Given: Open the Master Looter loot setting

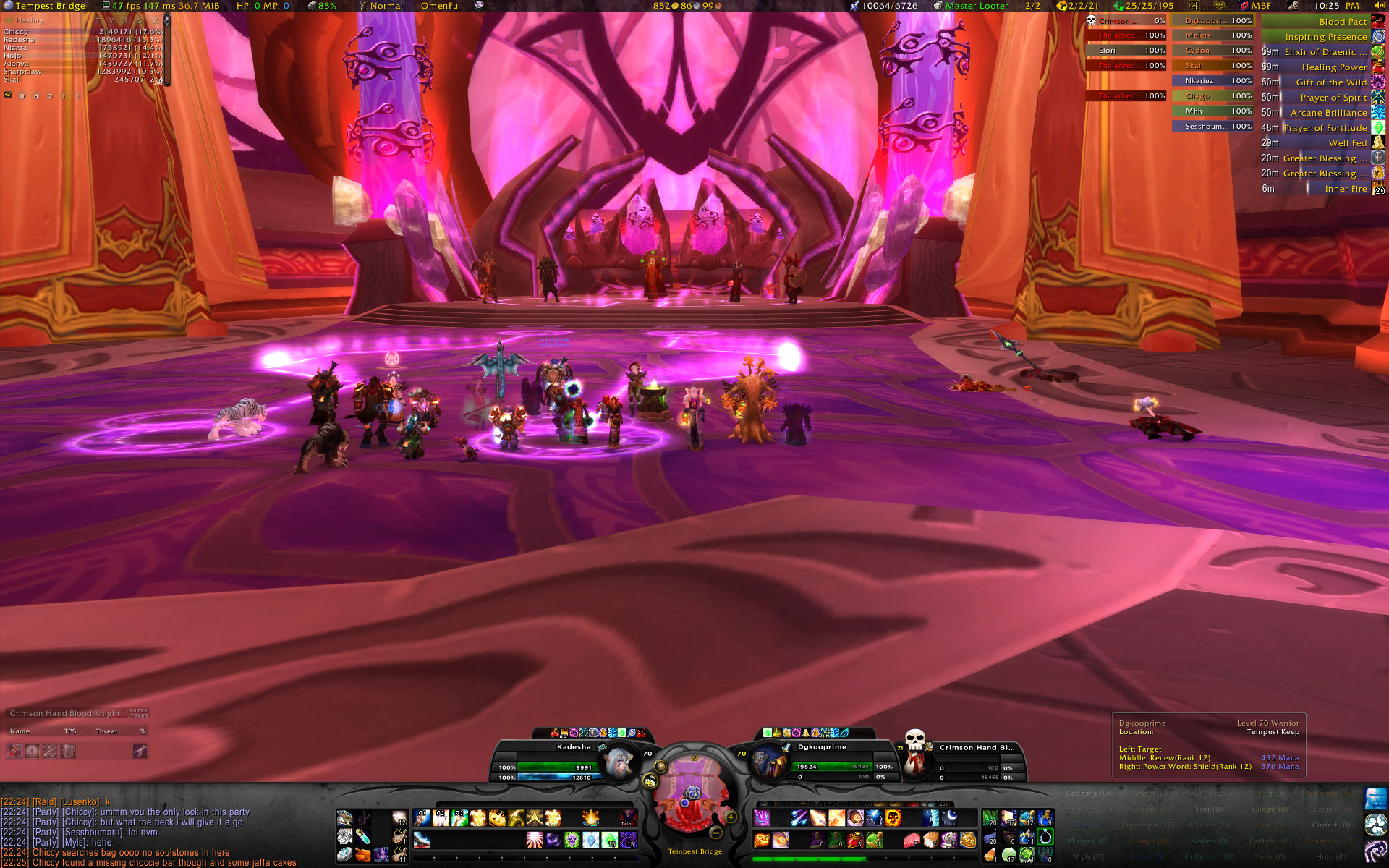Looking at the screenshot, I should click(x=976, y=6).
